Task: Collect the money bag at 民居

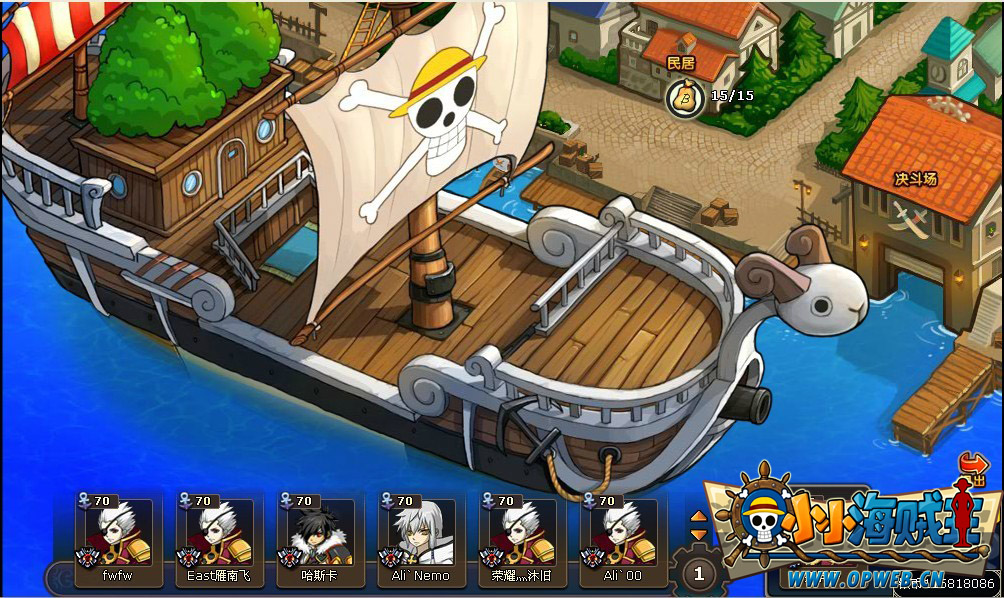Action: coord(685,96)
